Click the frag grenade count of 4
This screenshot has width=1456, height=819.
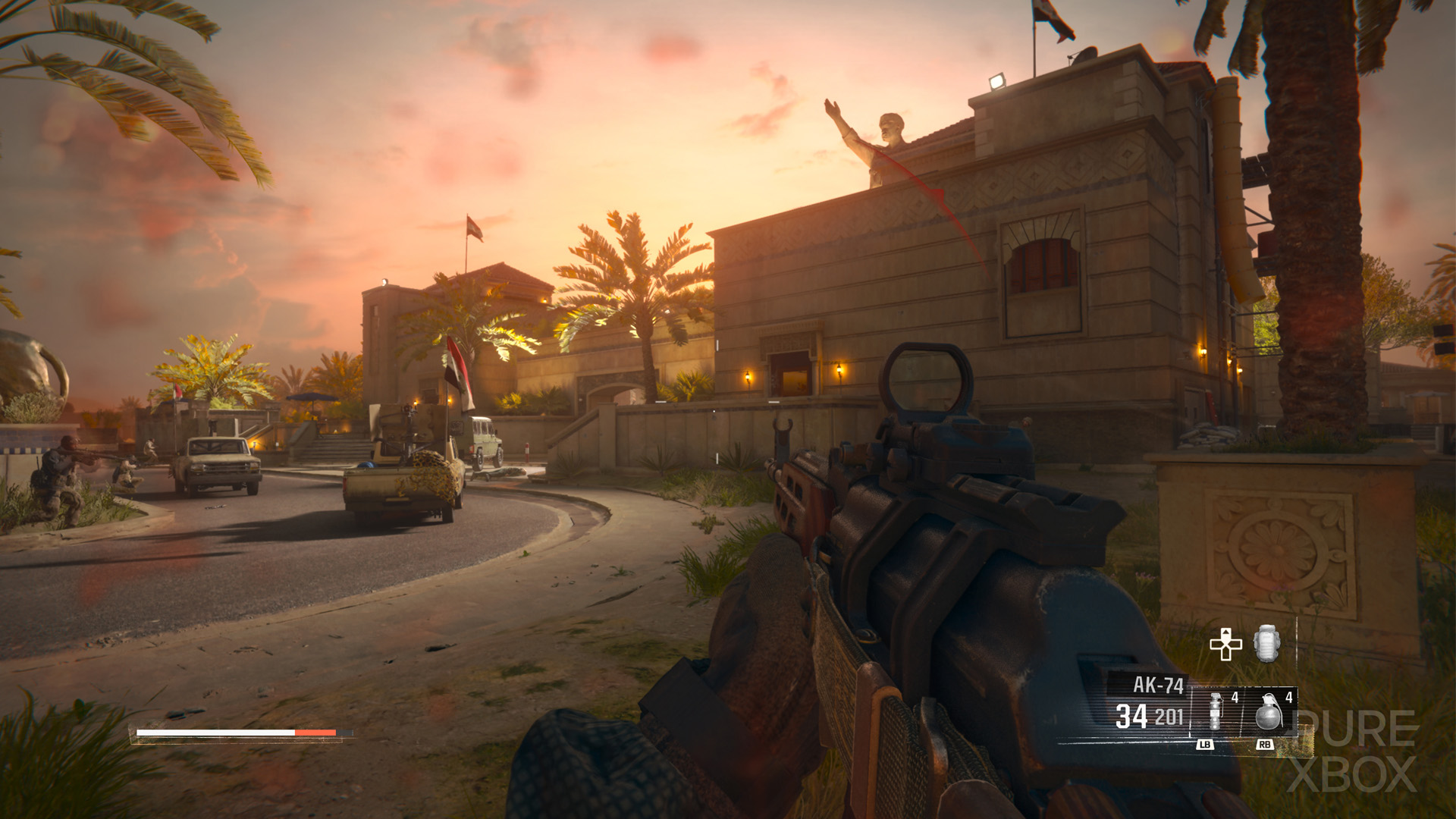tap(1288, 698)
